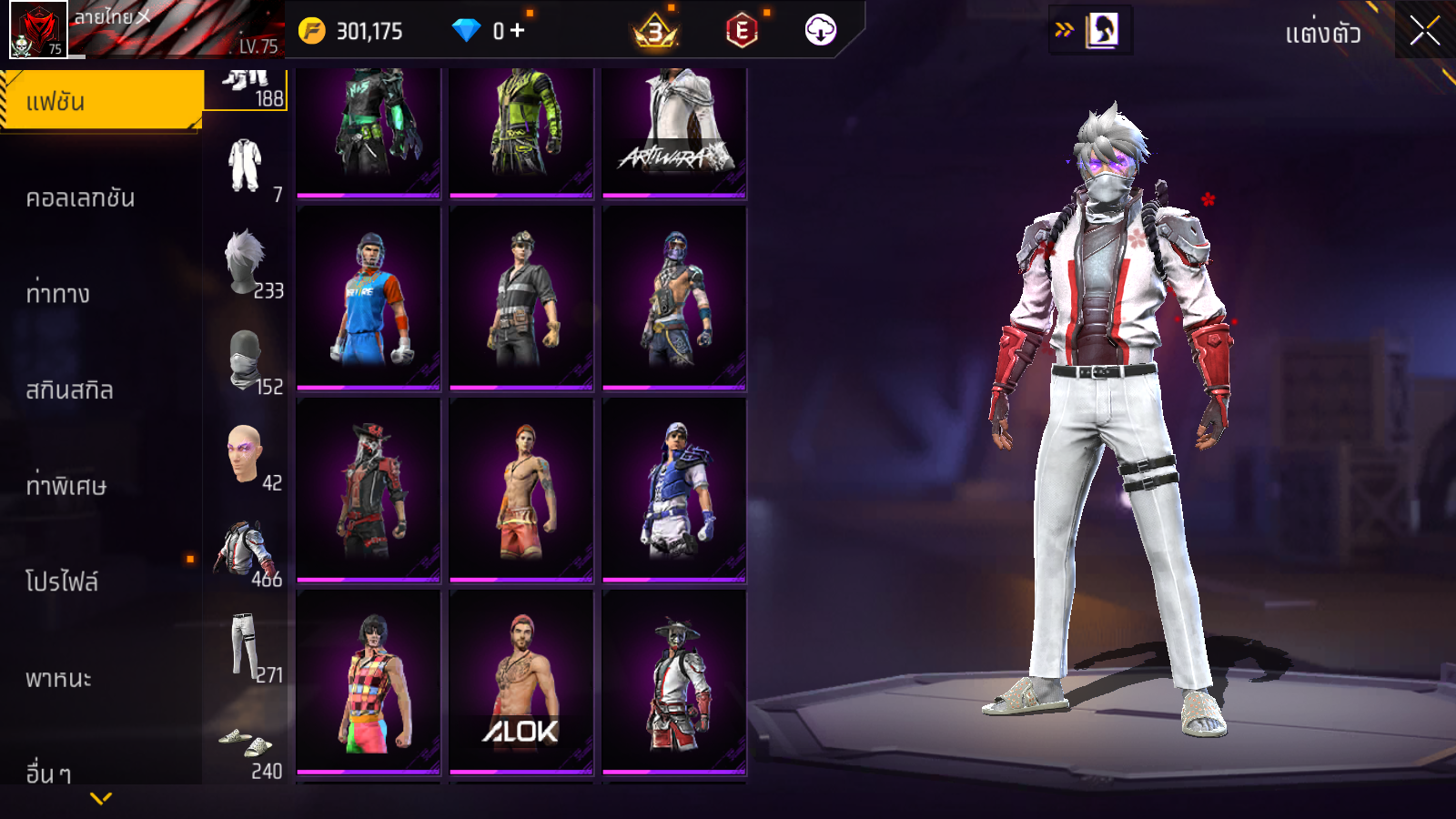Screen dimensions: 1456x819
Task: Switch to the ท่าทาง emotes section
Action: click(x=58, y=294)
